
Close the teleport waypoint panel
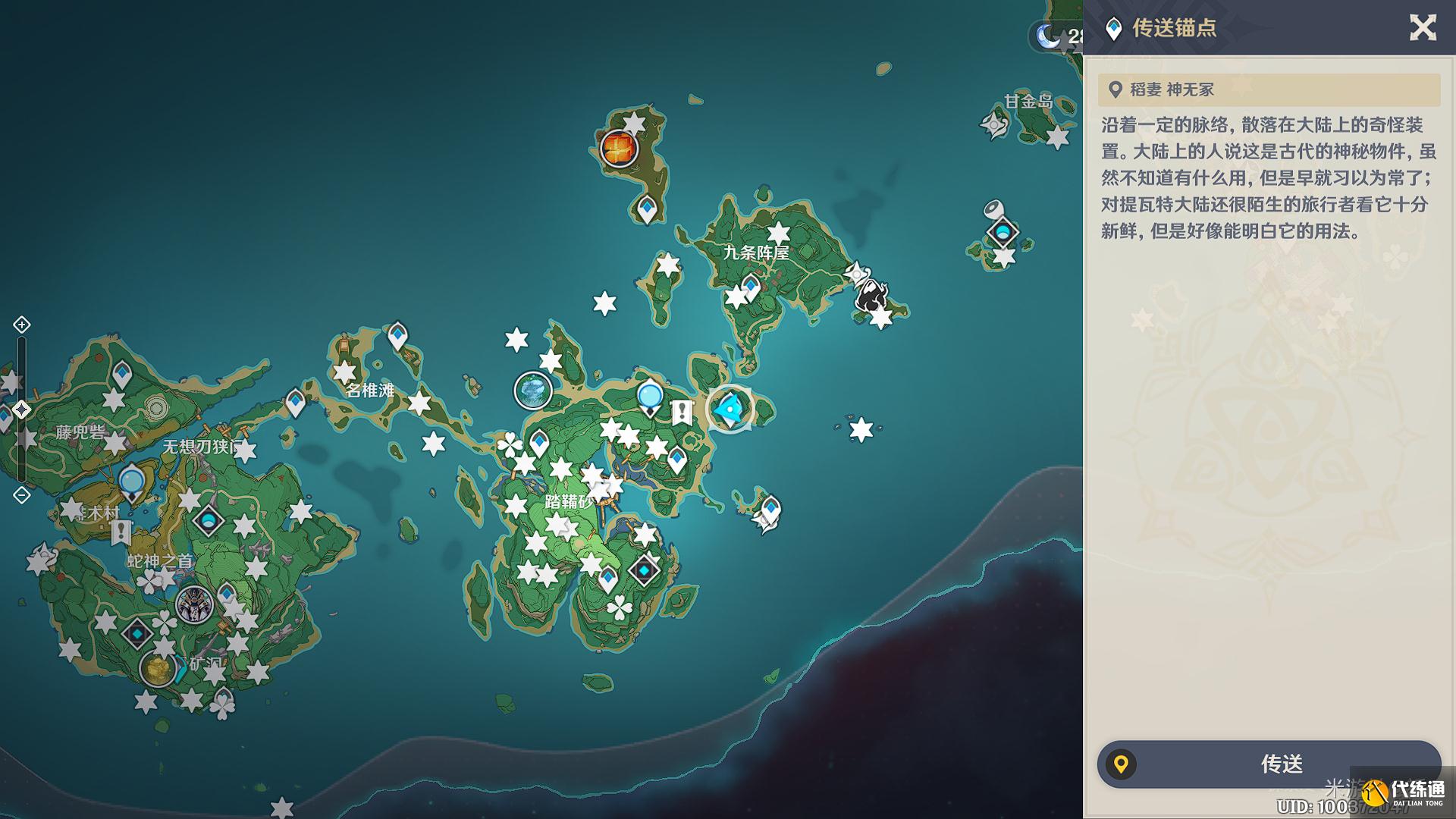click(x=1423, y=28)
